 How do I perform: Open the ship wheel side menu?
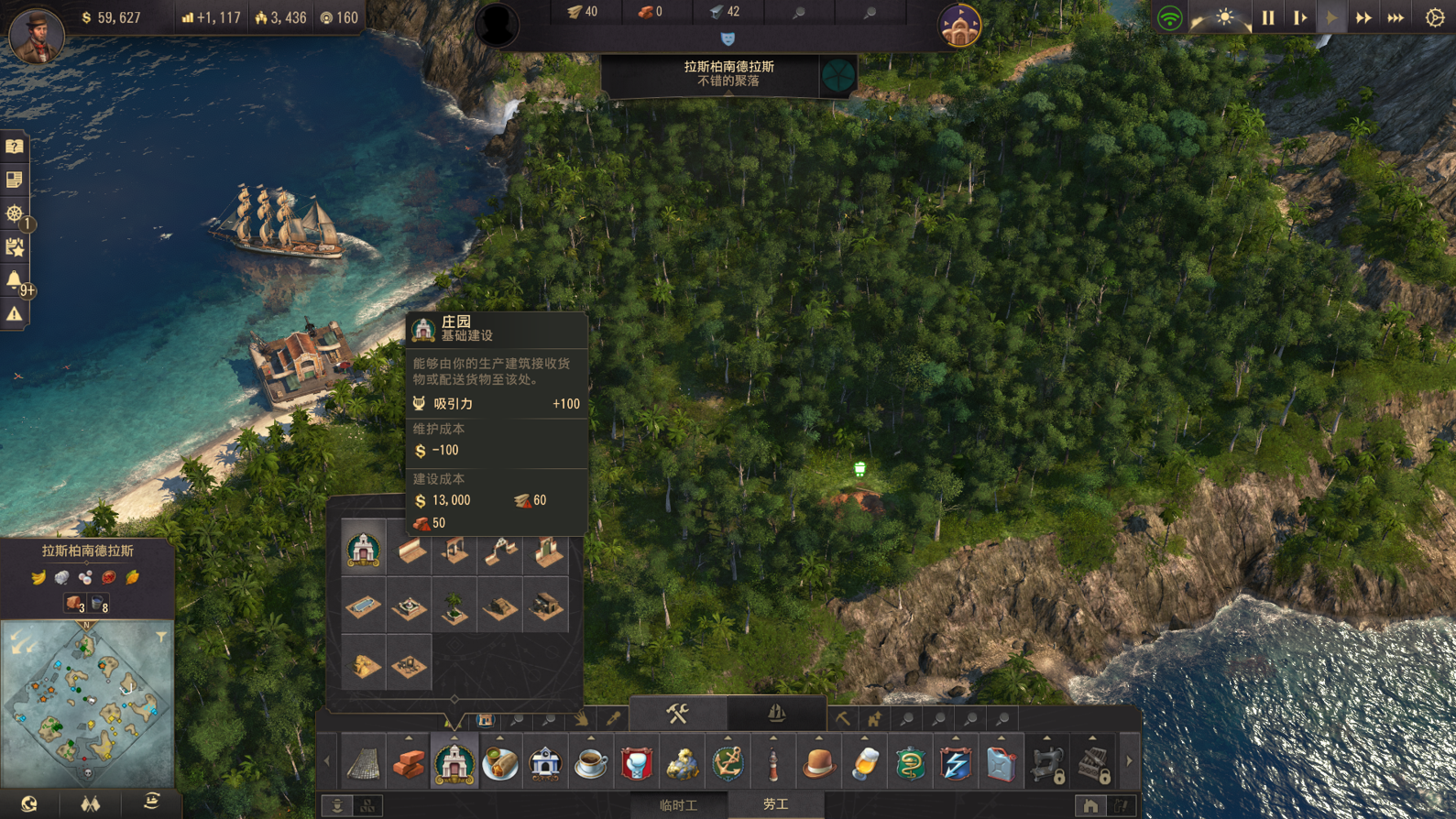pos(15,213)
